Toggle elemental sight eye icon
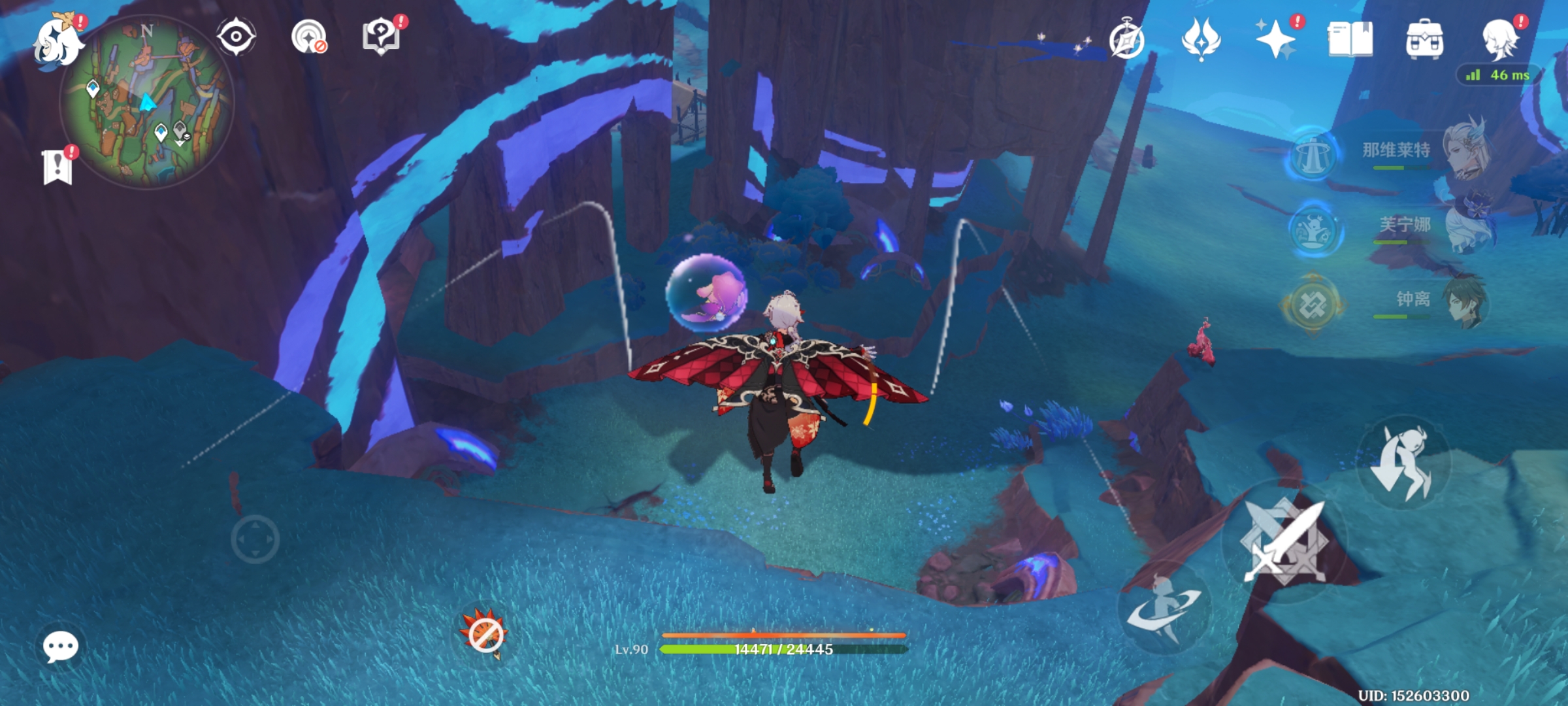Image resolution: width=1568 pixels, height=706 pixels. [236, 37]
